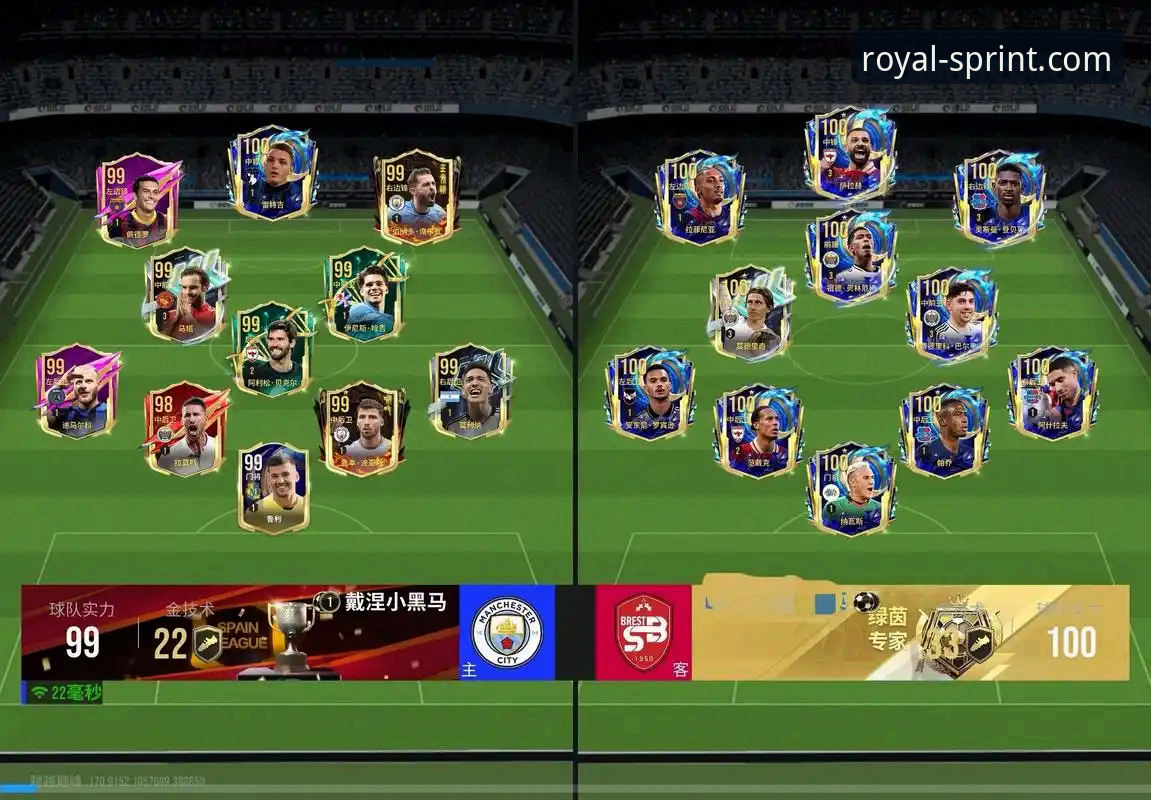The width and height of the screenshot is (1151, 800).
Task: Pick the Van Dijk centre back card
Action: click(758, 430)
